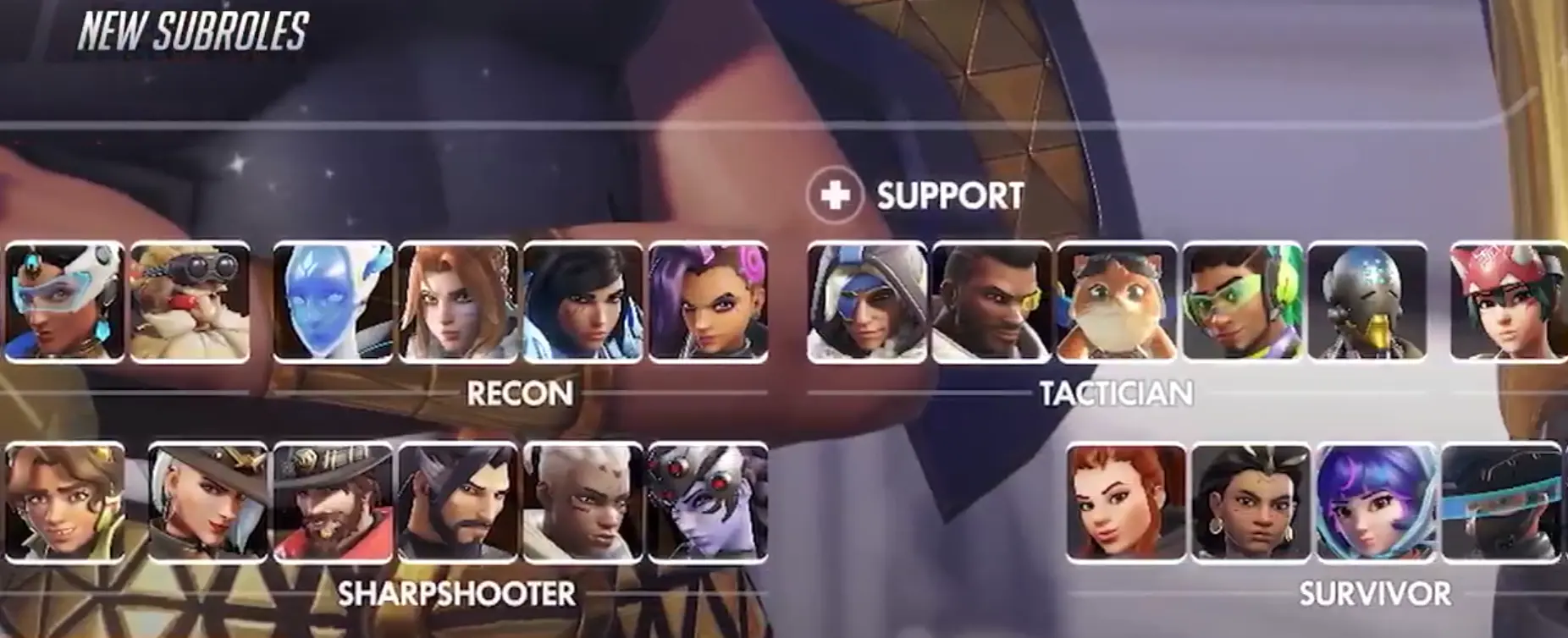Select Freja in the Recon row
This screenshot has height=638, width=1568.
click(x=458, y=302)
